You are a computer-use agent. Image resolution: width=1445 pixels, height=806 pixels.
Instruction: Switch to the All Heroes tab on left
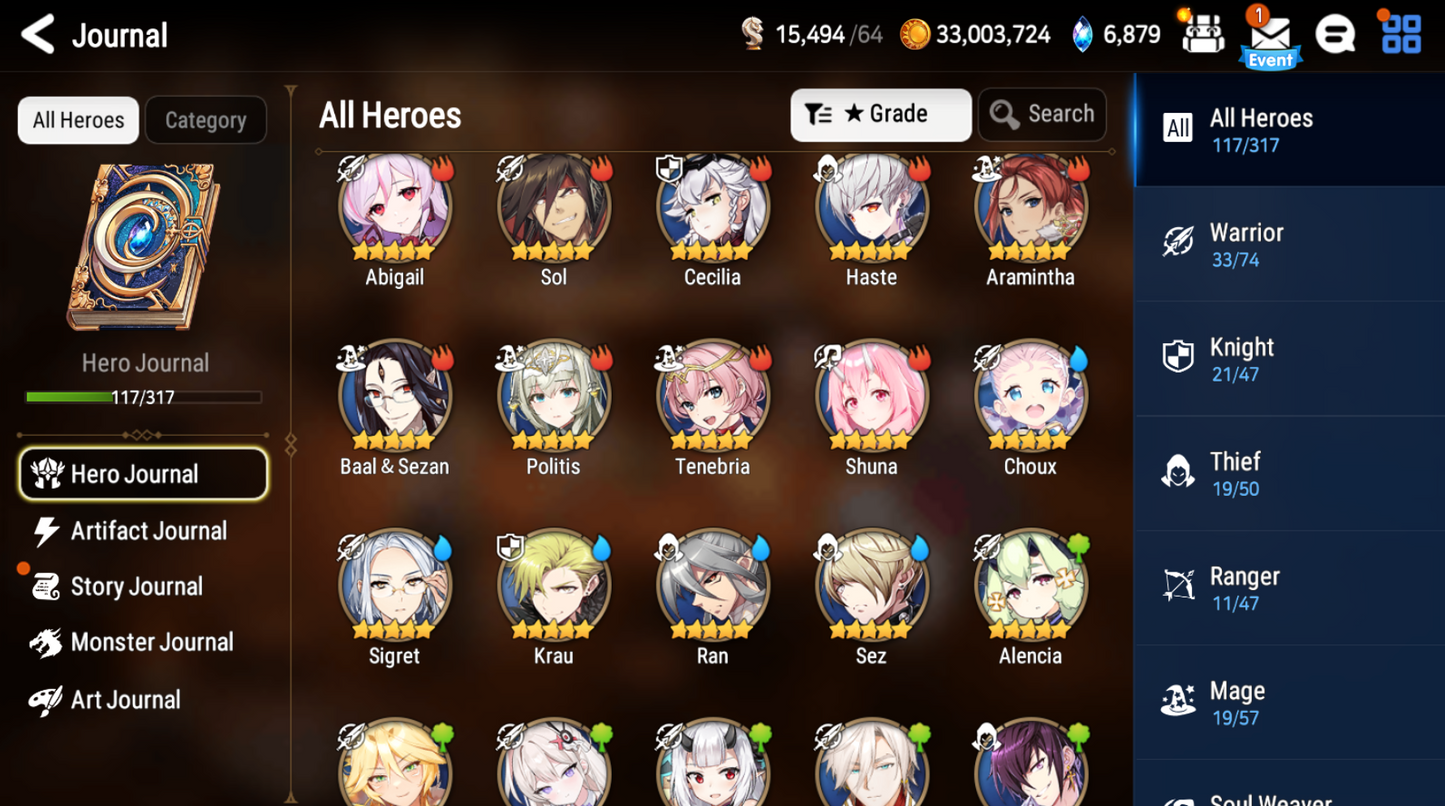coord(77,120)
